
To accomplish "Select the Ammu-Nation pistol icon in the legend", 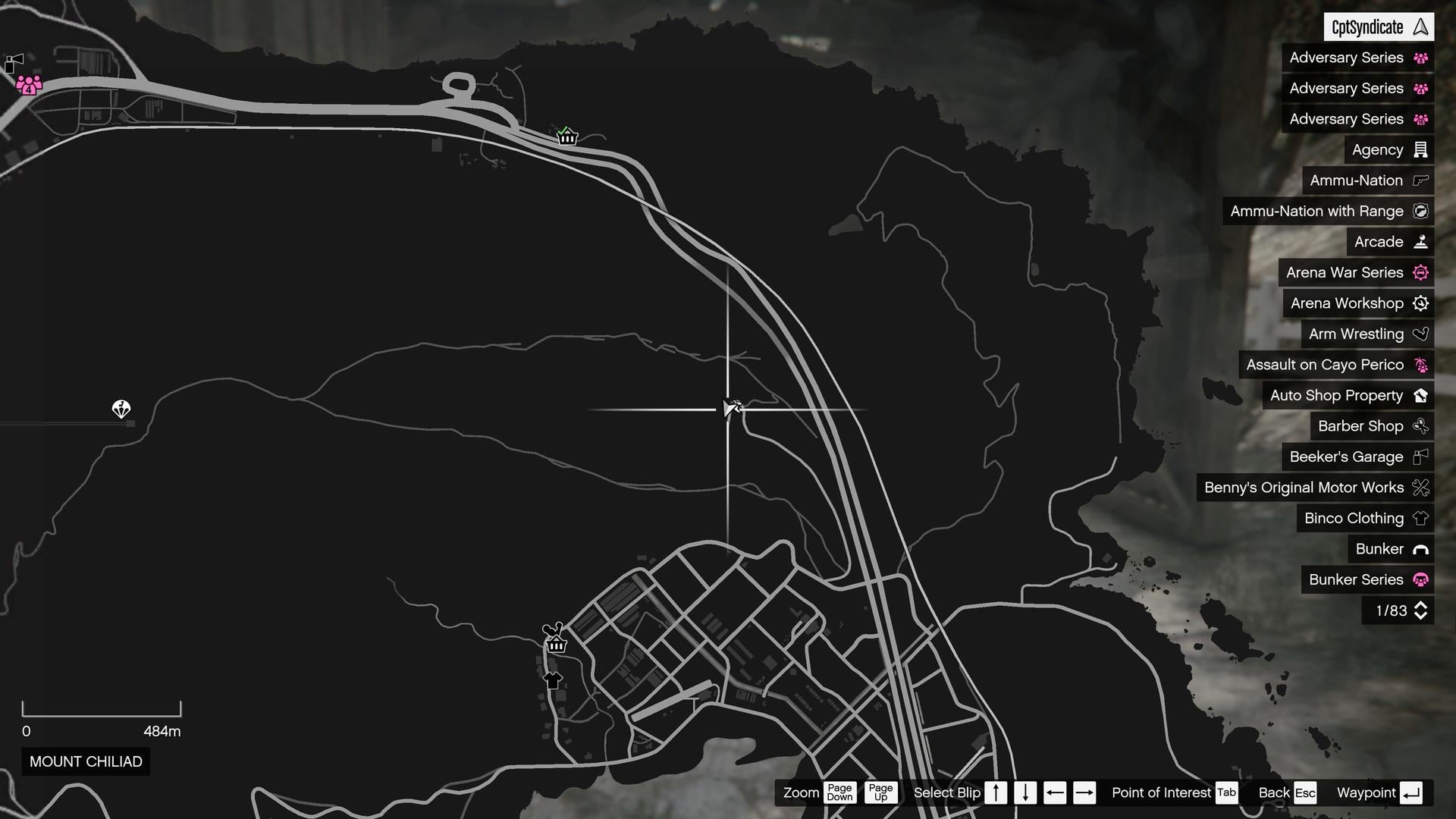I will [1419, 180].
